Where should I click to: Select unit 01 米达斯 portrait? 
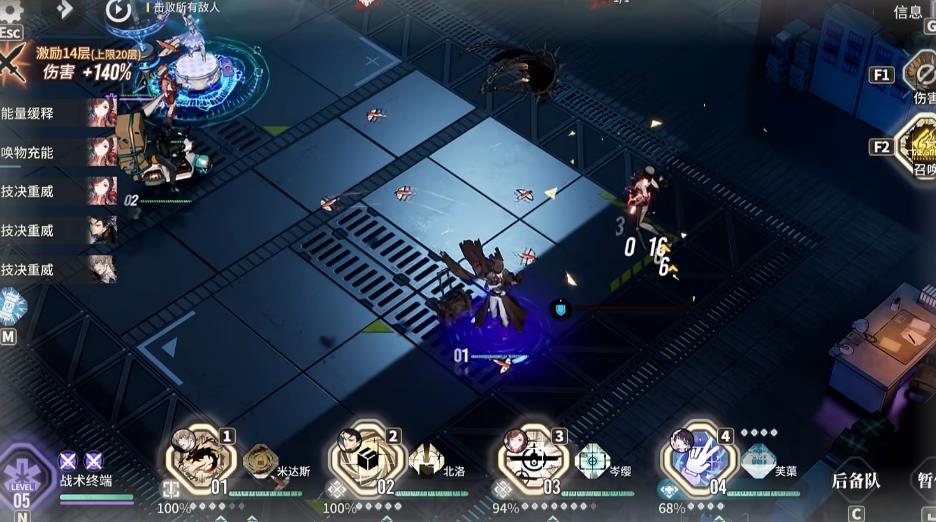point(202,458)
